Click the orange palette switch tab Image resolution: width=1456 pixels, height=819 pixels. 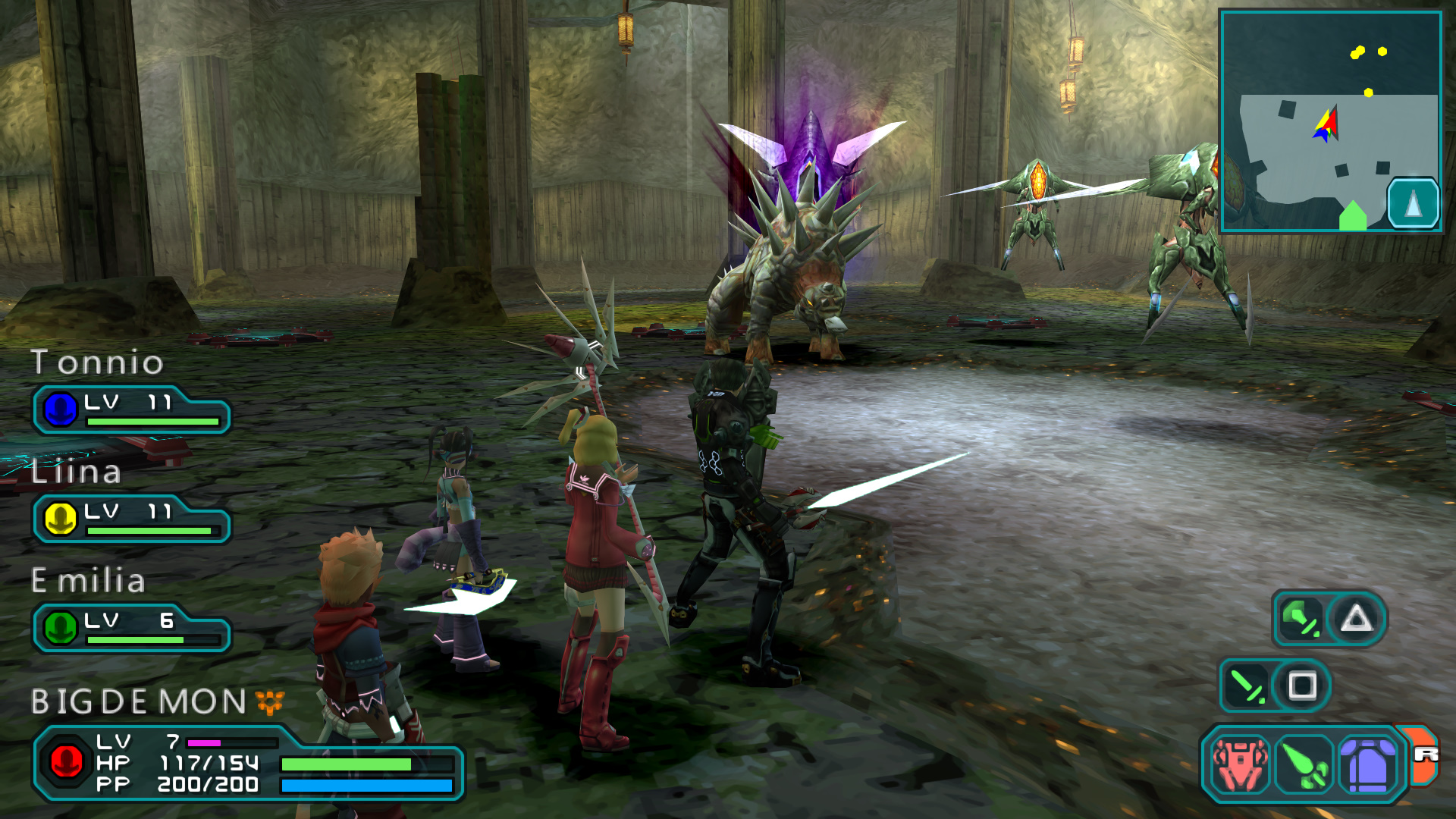coord(1425,755)
